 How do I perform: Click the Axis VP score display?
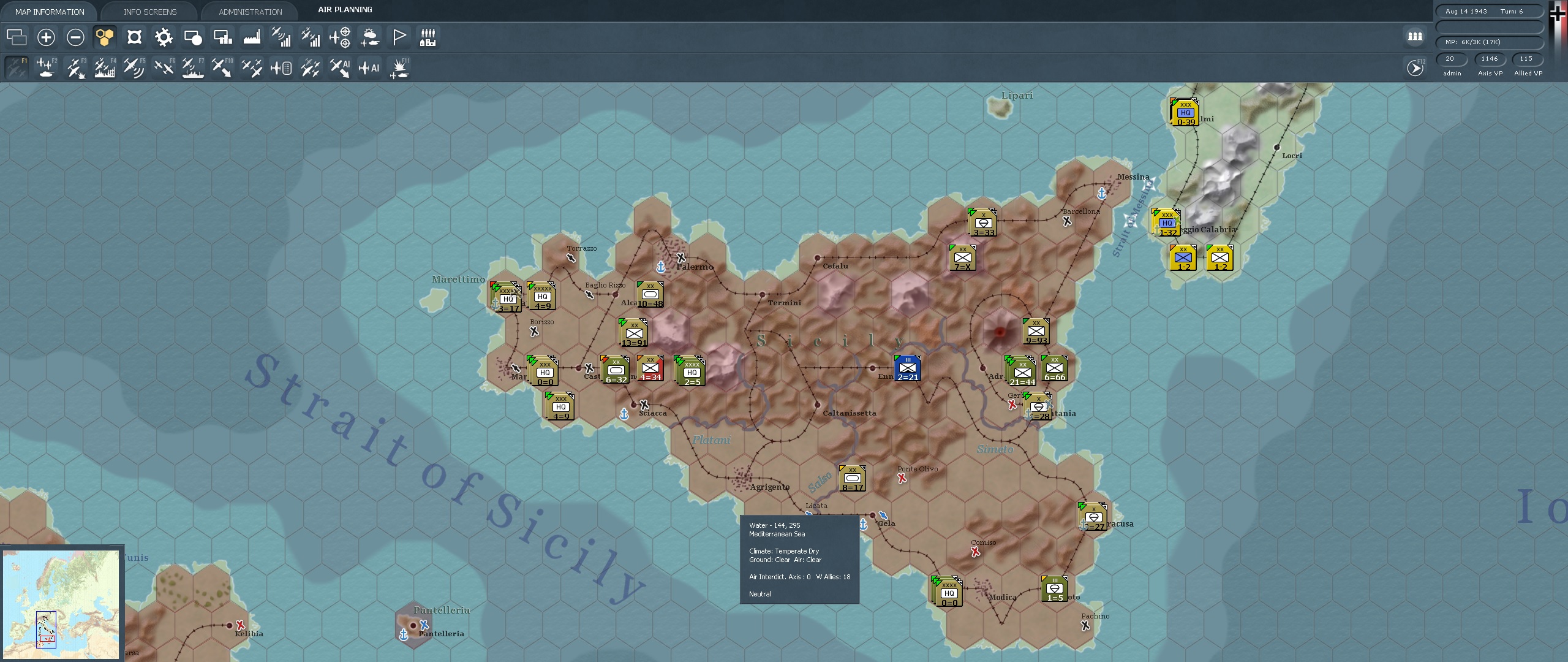click(1490, 59)
